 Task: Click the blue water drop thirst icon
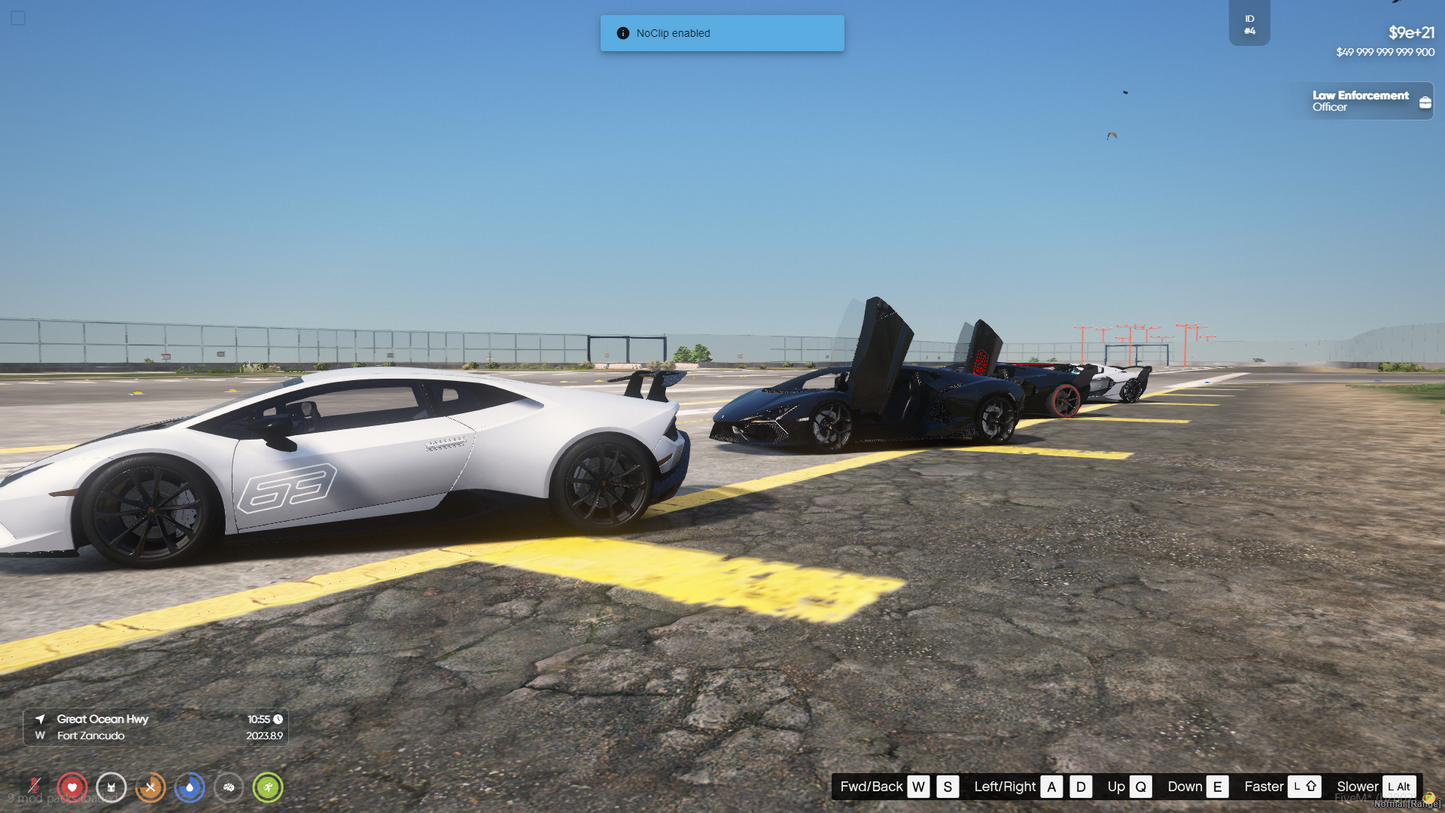[189, 787]
